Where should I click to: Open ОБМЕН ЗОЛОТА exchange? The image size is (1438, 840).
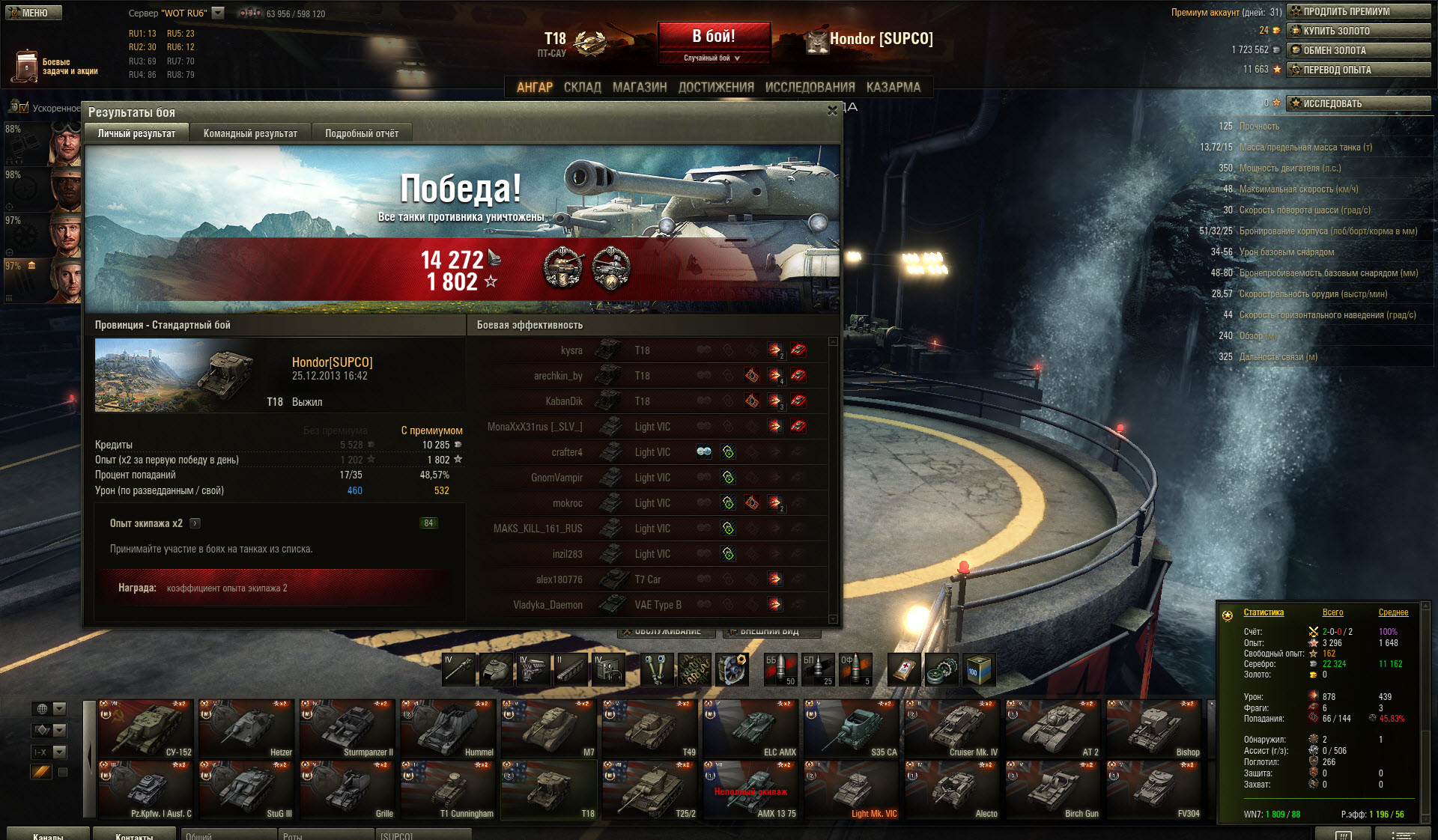click(x=1358, y=50)
